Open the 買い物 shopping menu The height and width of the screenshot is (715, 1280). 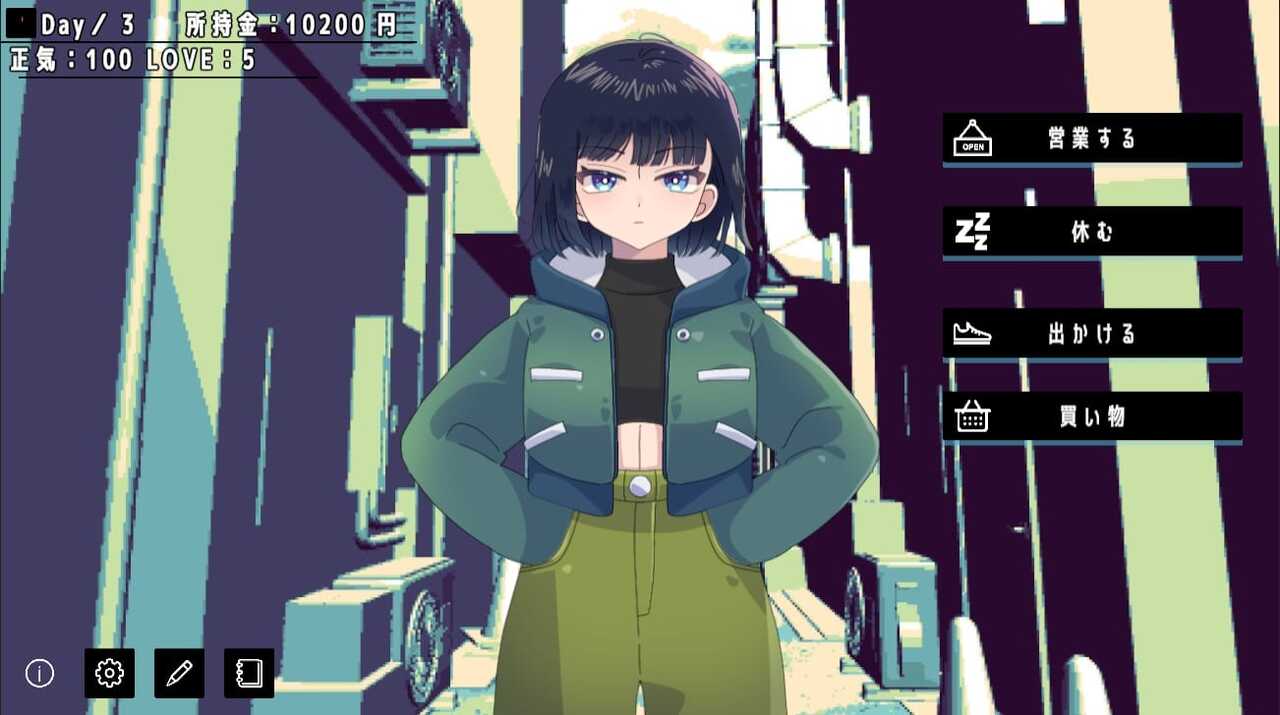(x=1092, y=417)
